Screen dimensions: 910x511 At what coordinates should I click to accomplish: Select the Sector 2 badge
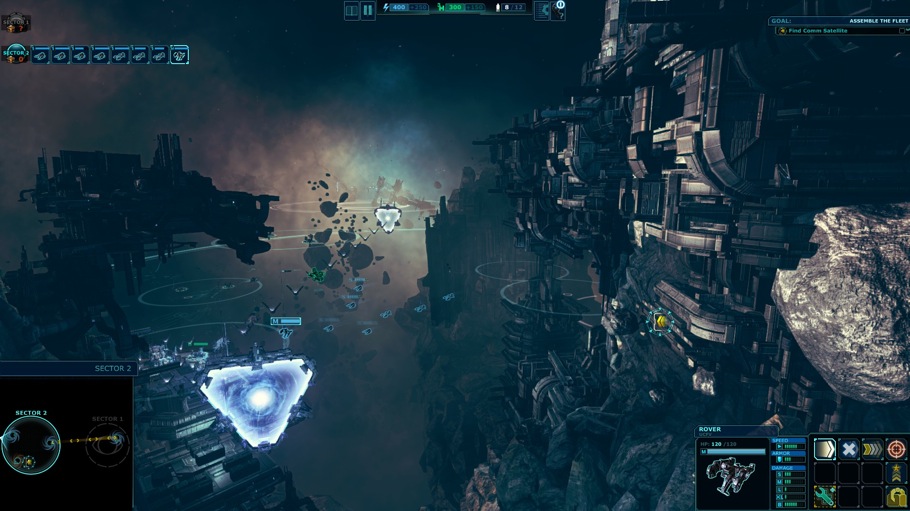(x=16, y=54)
